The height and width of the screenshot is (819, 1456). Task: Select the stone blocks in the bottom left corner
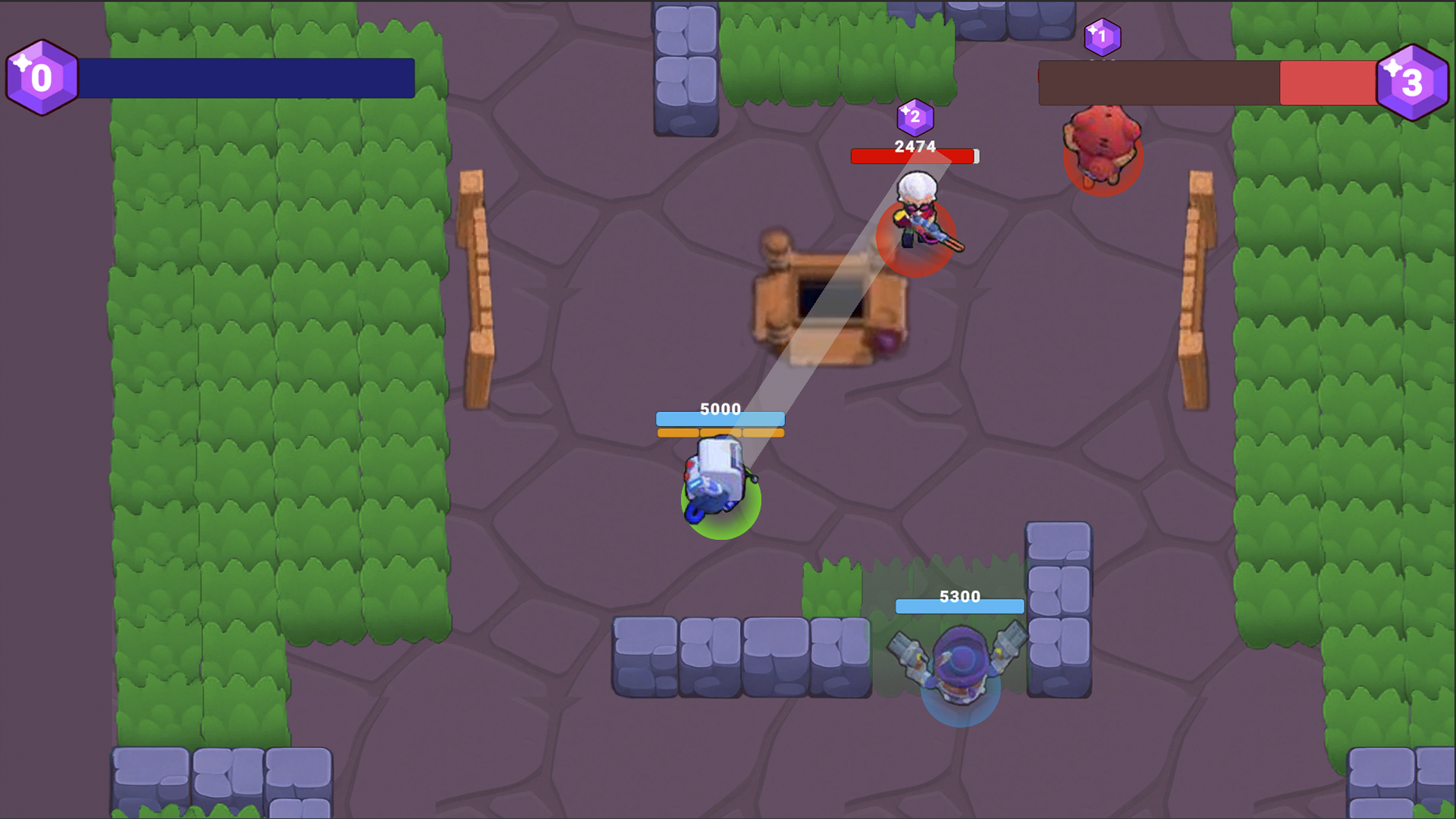(x=220, y=781)
